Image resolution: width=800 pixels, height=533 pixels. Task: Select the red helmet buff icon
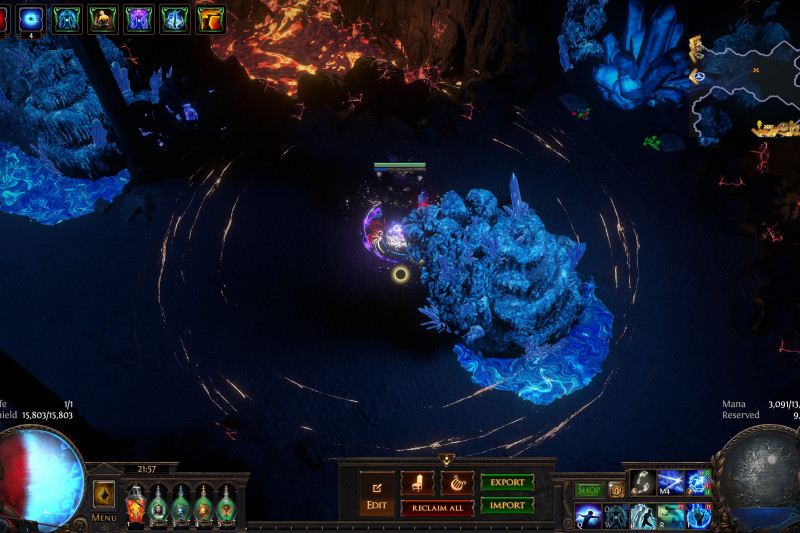point(211,18)
